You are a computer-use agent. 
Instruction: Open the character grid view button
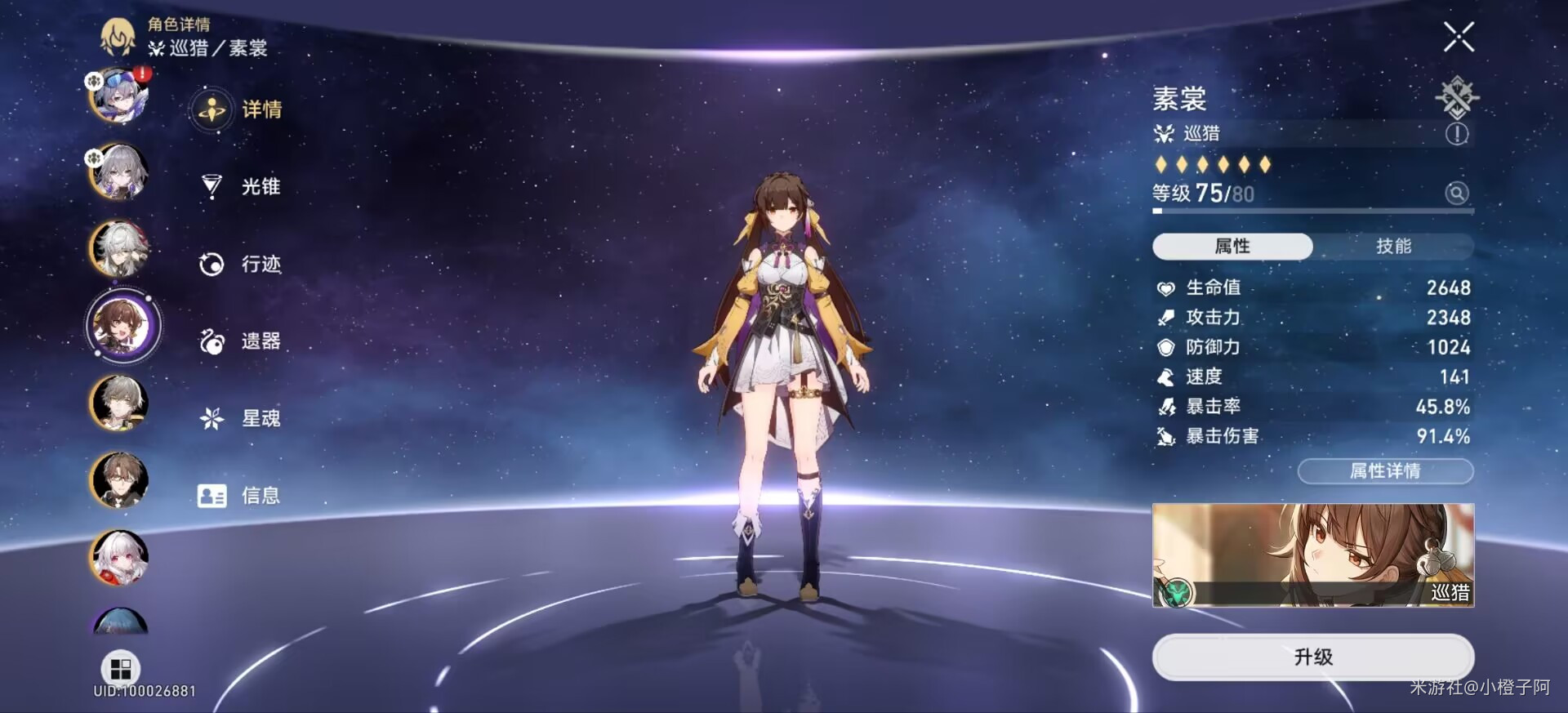pyautogui.click(x=120, y=669)
